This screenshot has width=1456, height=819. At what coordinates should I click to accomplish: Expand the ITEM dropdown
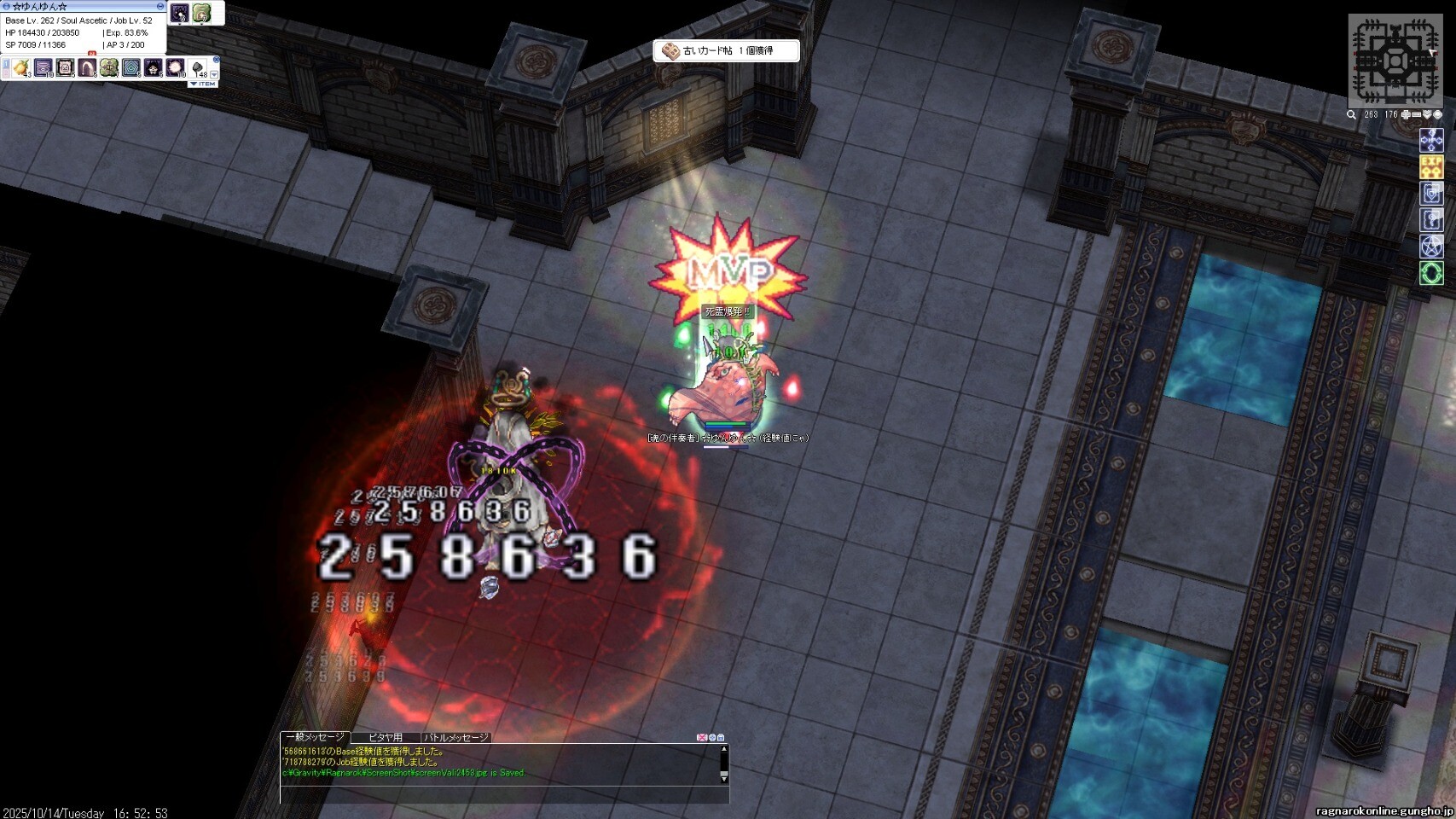click(203, 84)
